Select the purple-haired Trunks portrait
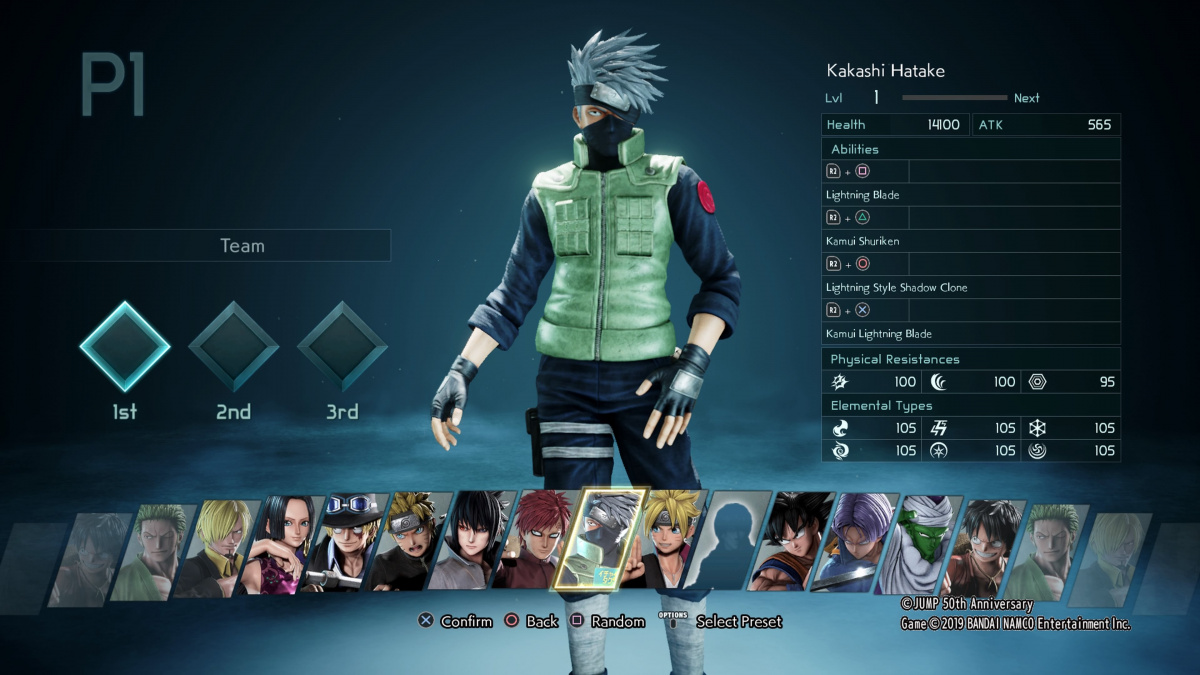Viewport: 1200px width, 675px height. pyautogui.click(x=859, y=546)
